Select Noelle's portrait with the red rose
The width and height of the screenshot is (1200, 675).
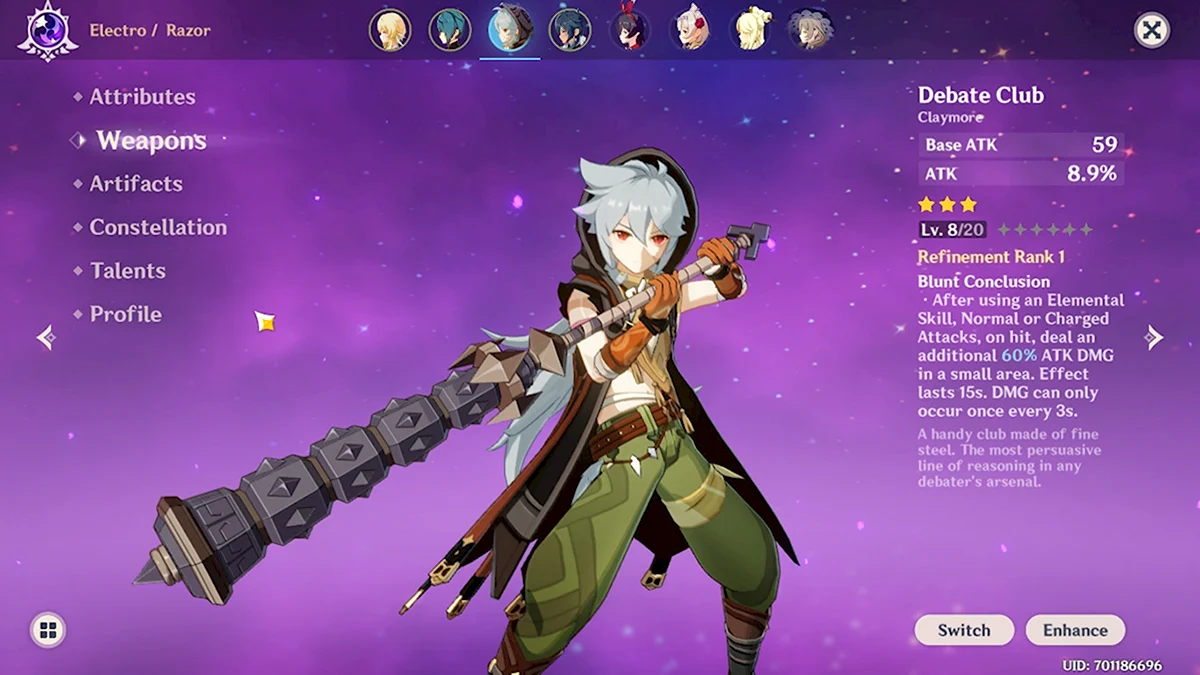point(690,30)
